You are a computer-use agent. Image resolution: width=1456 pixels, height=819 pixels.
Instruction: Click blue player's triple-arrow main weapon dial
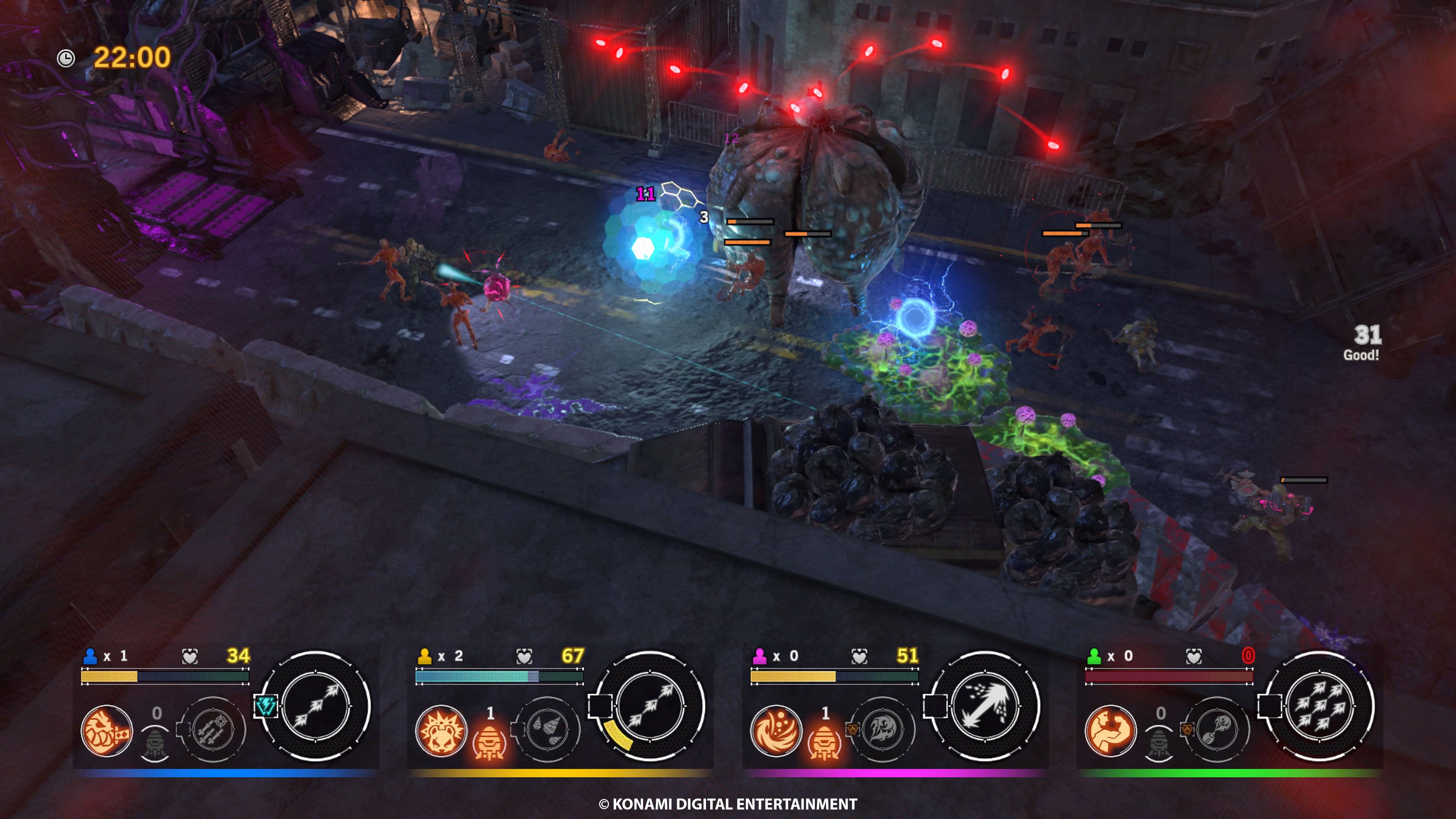(x=315, y=705)
